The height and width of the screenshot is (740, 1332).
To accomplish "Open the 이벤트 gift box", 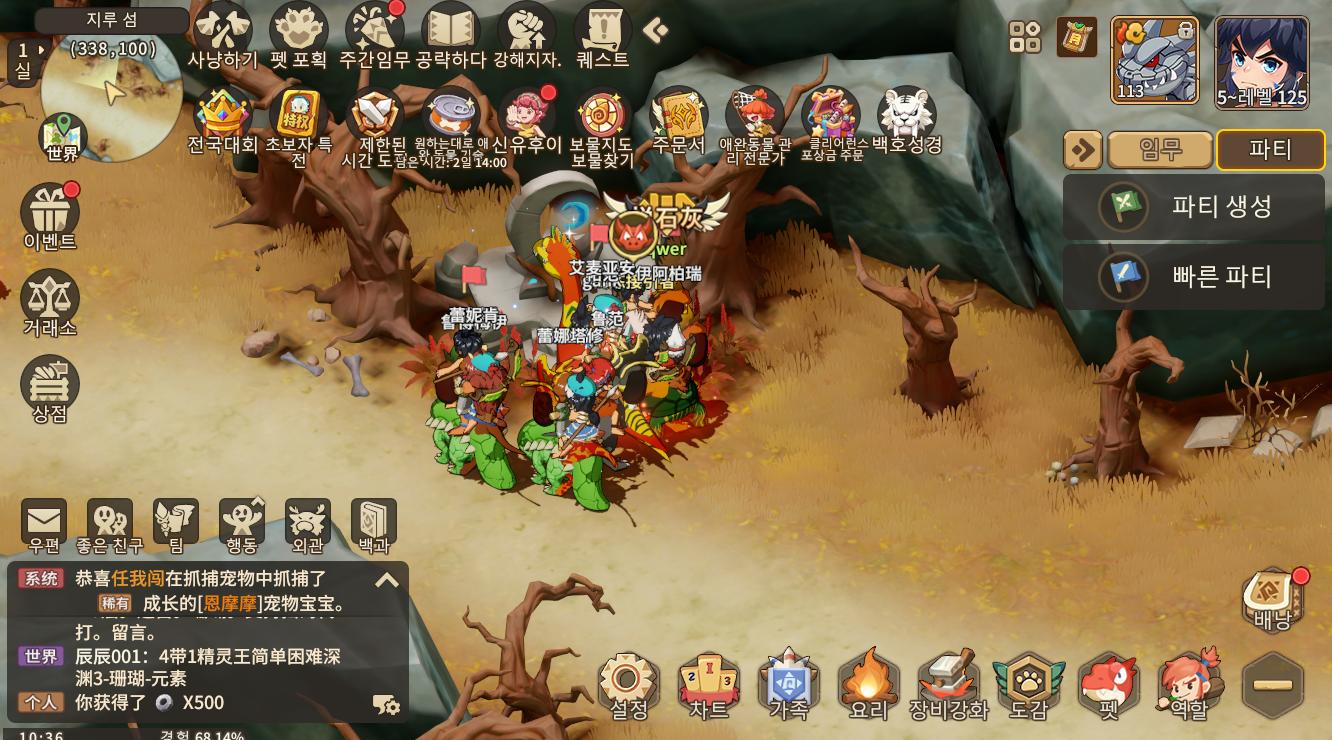I will 50,213.
